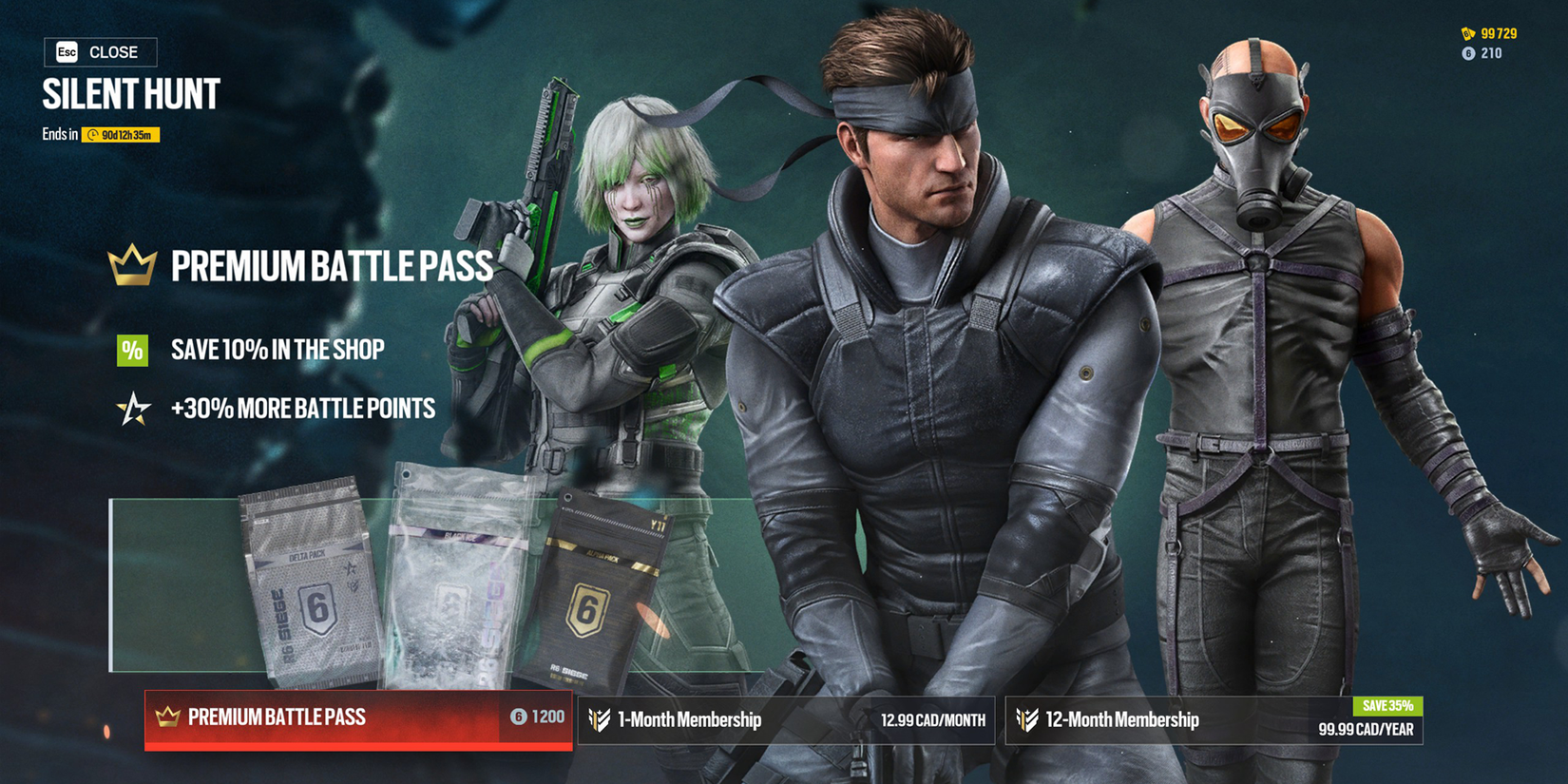1568x784 pixels.
Task: Click the Esc CLOSE control
Action: pyautogui.click(x=99, y=52)
